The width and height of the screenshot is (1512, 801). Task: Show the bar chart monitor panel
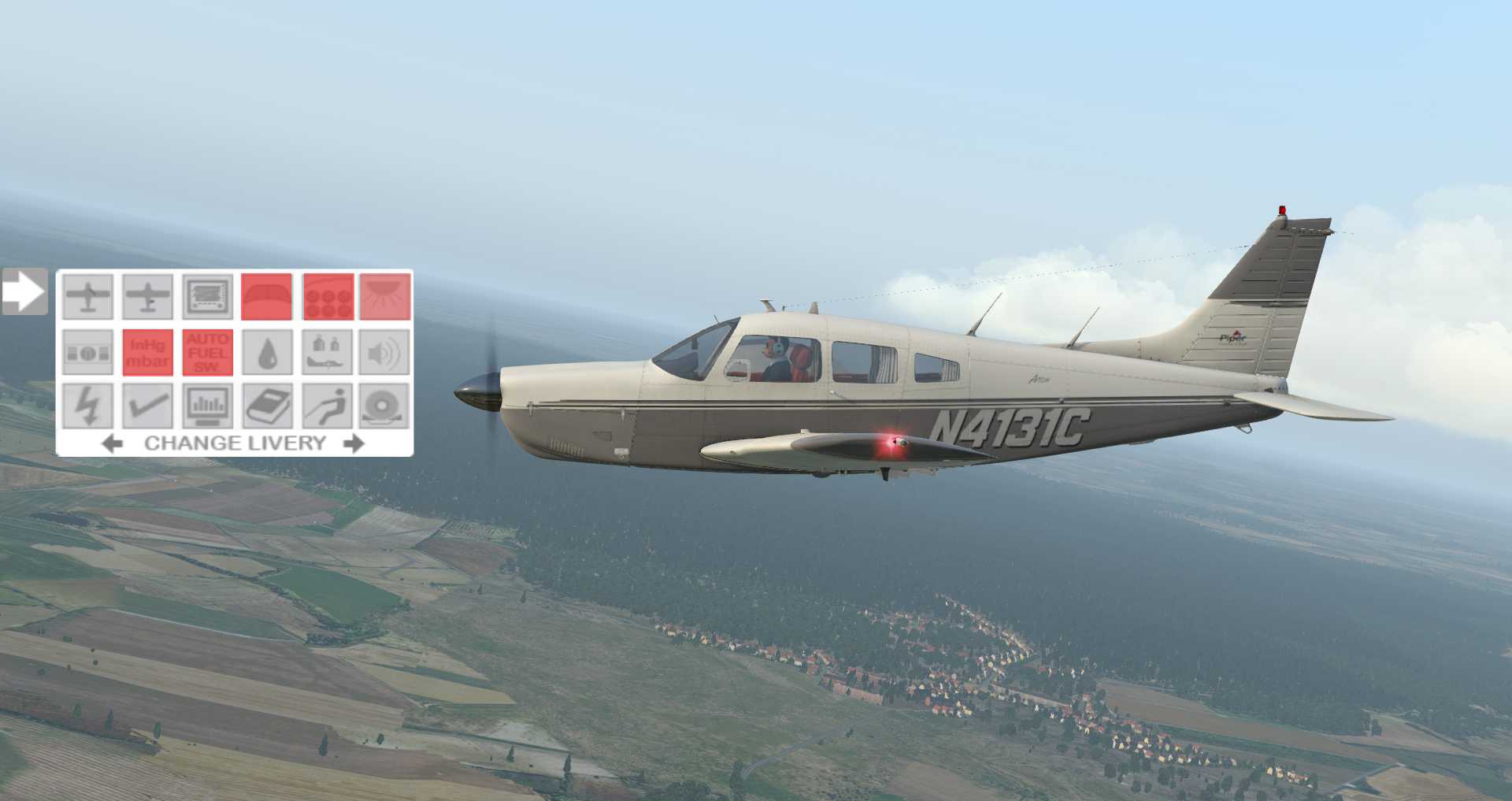[208, 406]
